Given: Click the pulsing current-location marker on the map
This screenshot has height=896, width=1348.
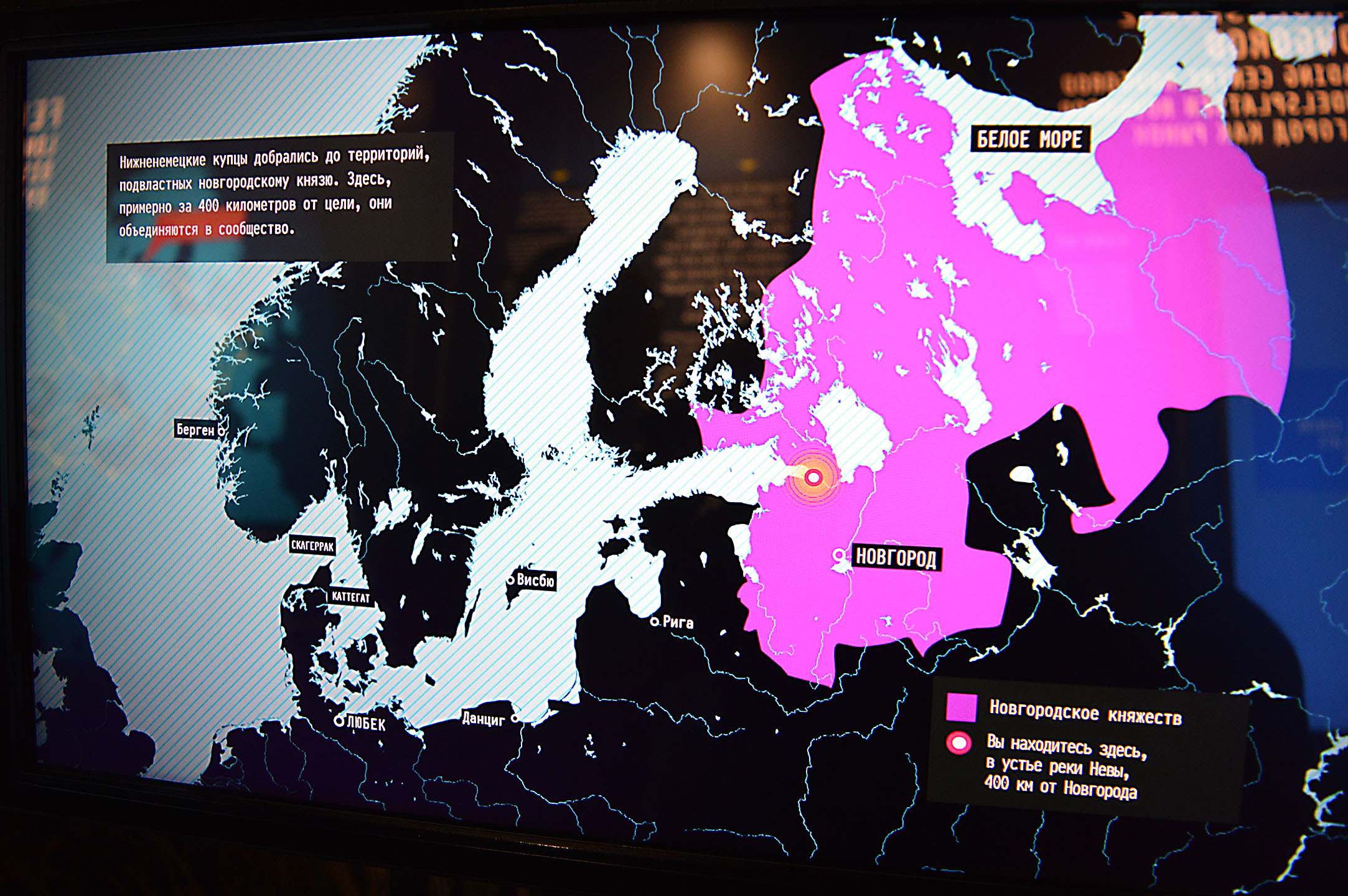Looking at the screenshot, I should 813,477.
